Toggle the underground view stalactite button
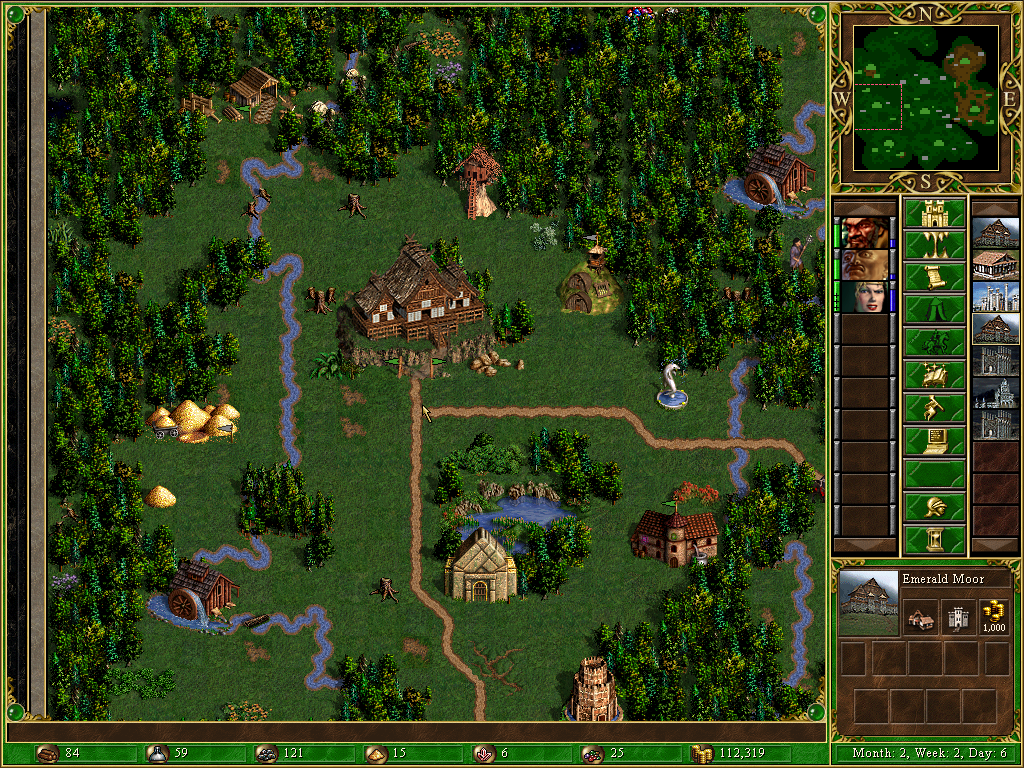 (934, 245)
